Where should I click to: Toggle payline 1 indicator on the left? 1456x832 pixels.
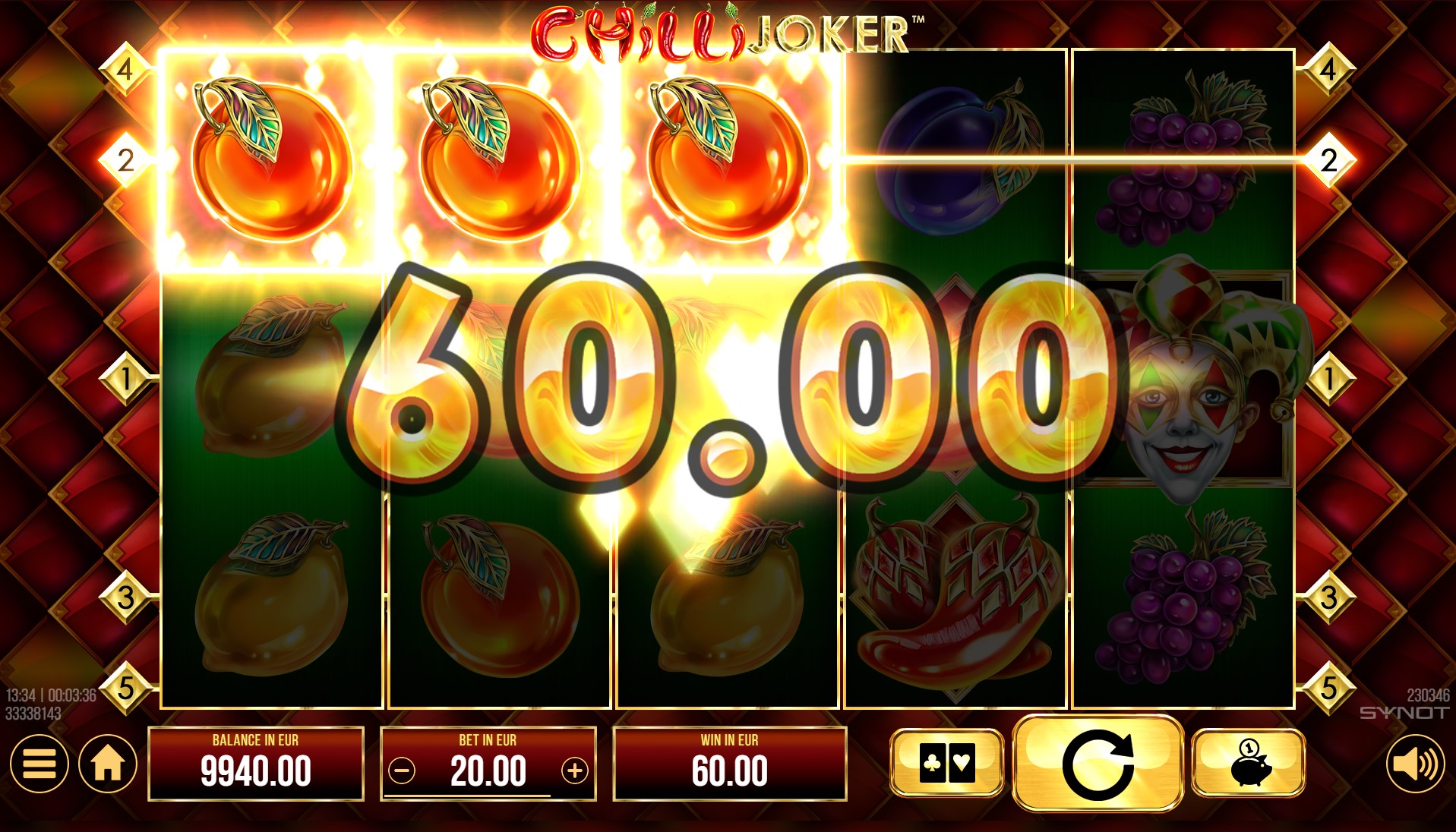(x=125, y=377)
